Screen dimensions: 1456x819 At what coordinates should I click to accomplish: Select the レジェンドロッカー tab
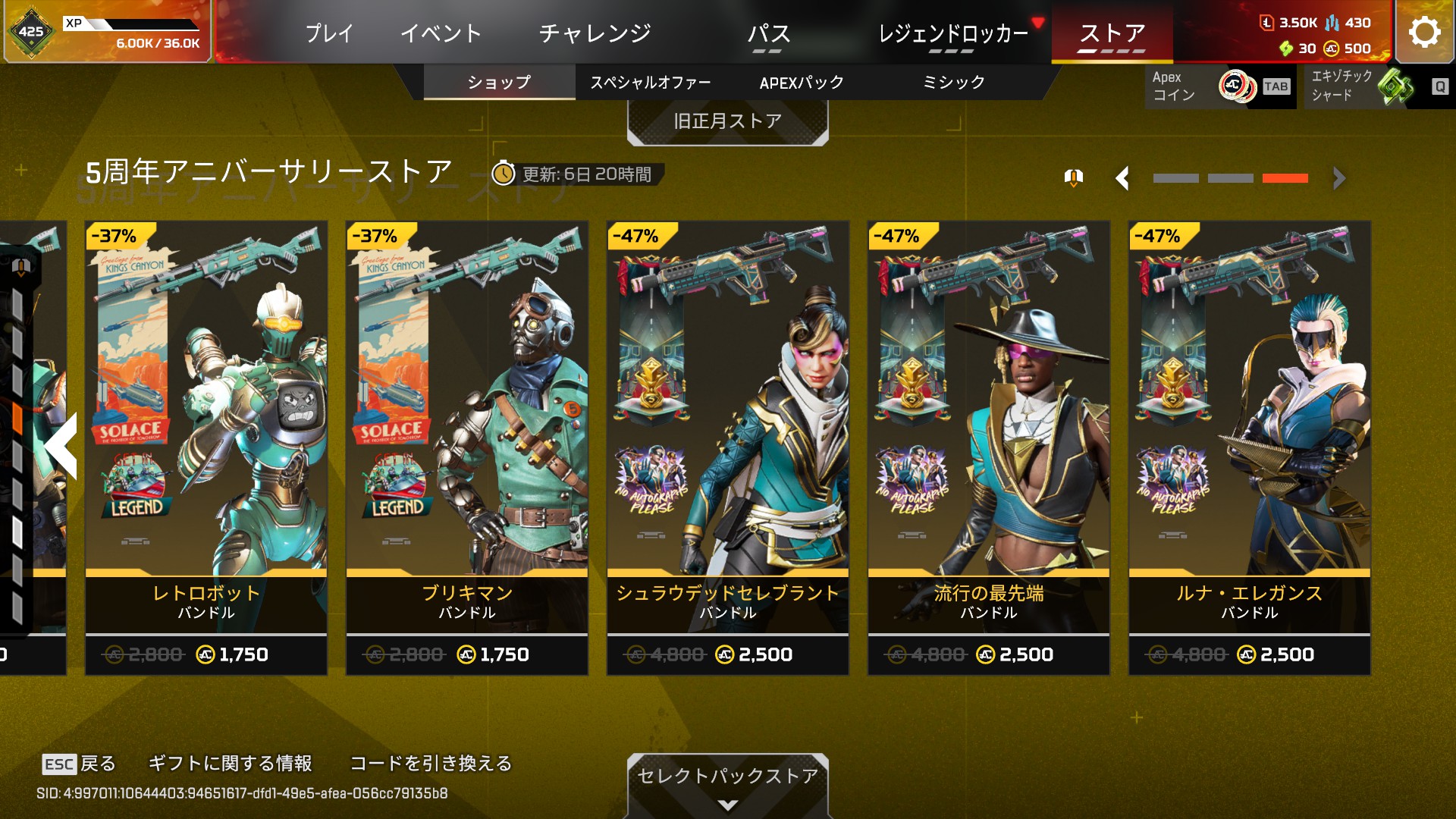(x=952, y=33)
